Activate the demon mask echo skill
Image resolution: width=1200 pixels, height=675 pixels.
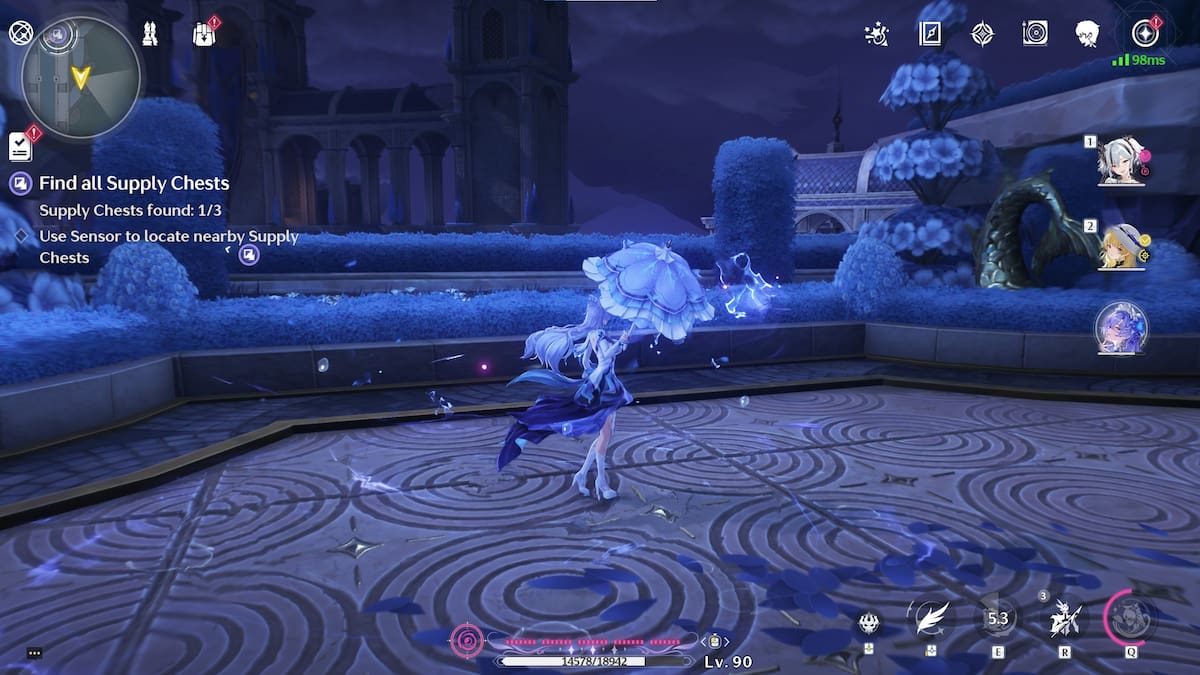tap(869, 622)
